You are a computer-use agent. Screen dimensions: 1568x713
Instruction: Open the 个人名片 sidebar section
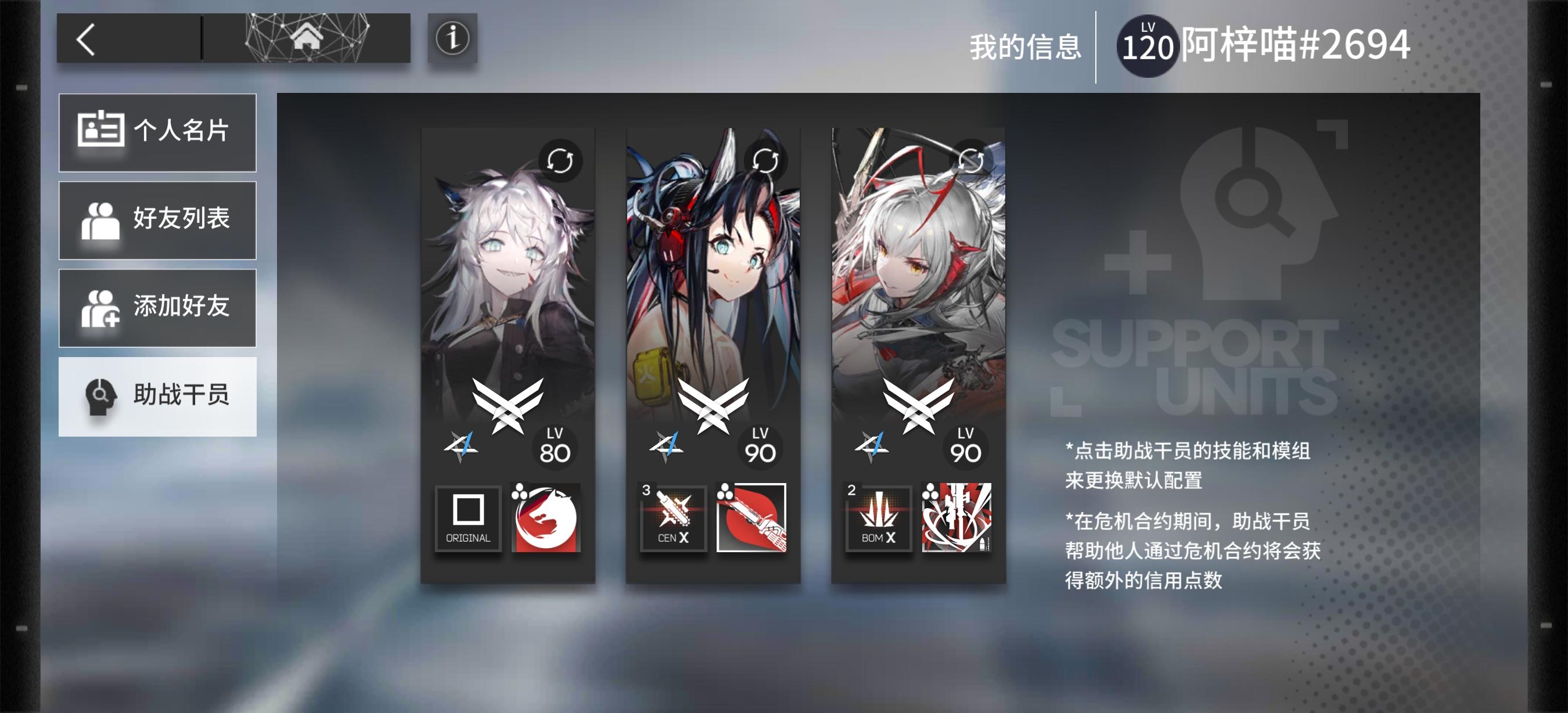[x=157, y=132]
